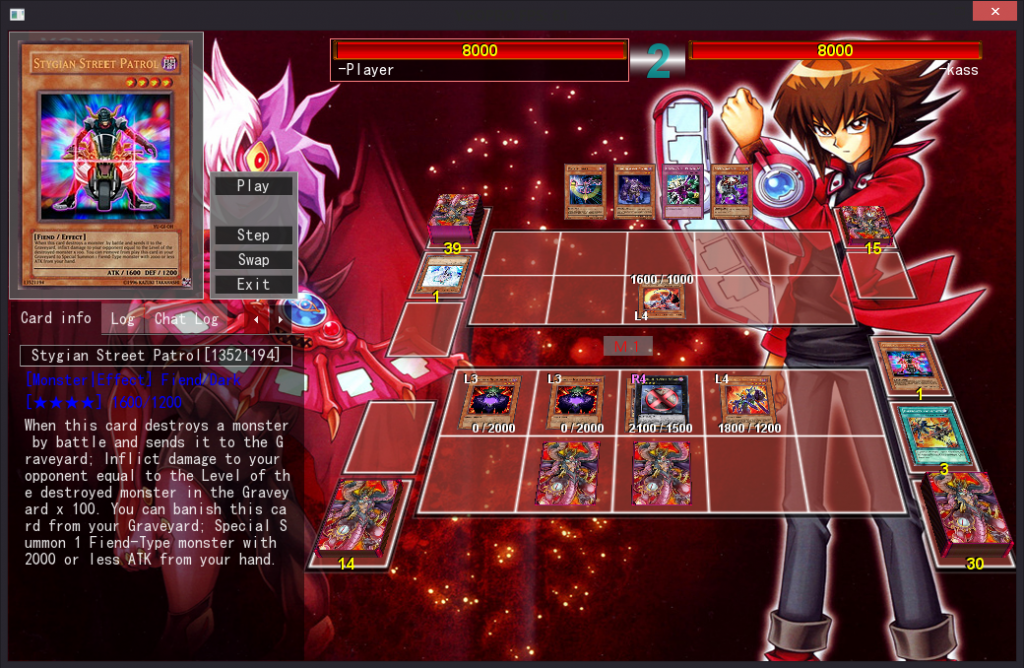Select the opponent's 1600/1000 monster card

[661, 300]
